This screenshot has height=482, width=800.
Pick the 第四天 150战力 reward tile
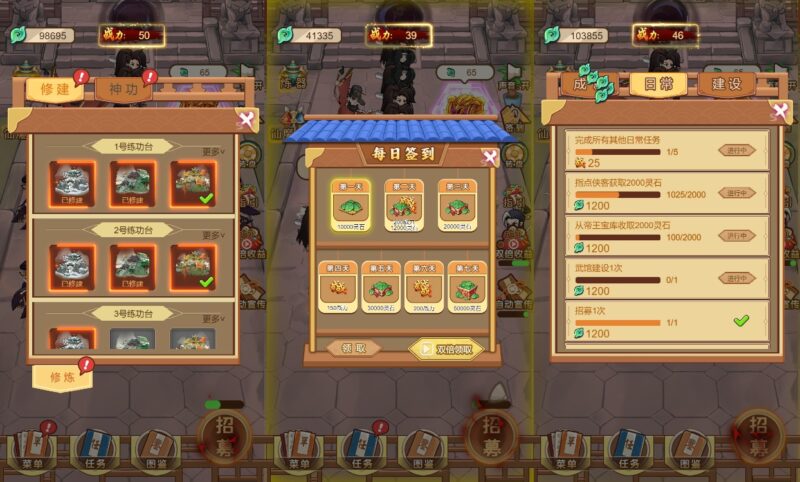pyautogui.click(x=337, y=287)
